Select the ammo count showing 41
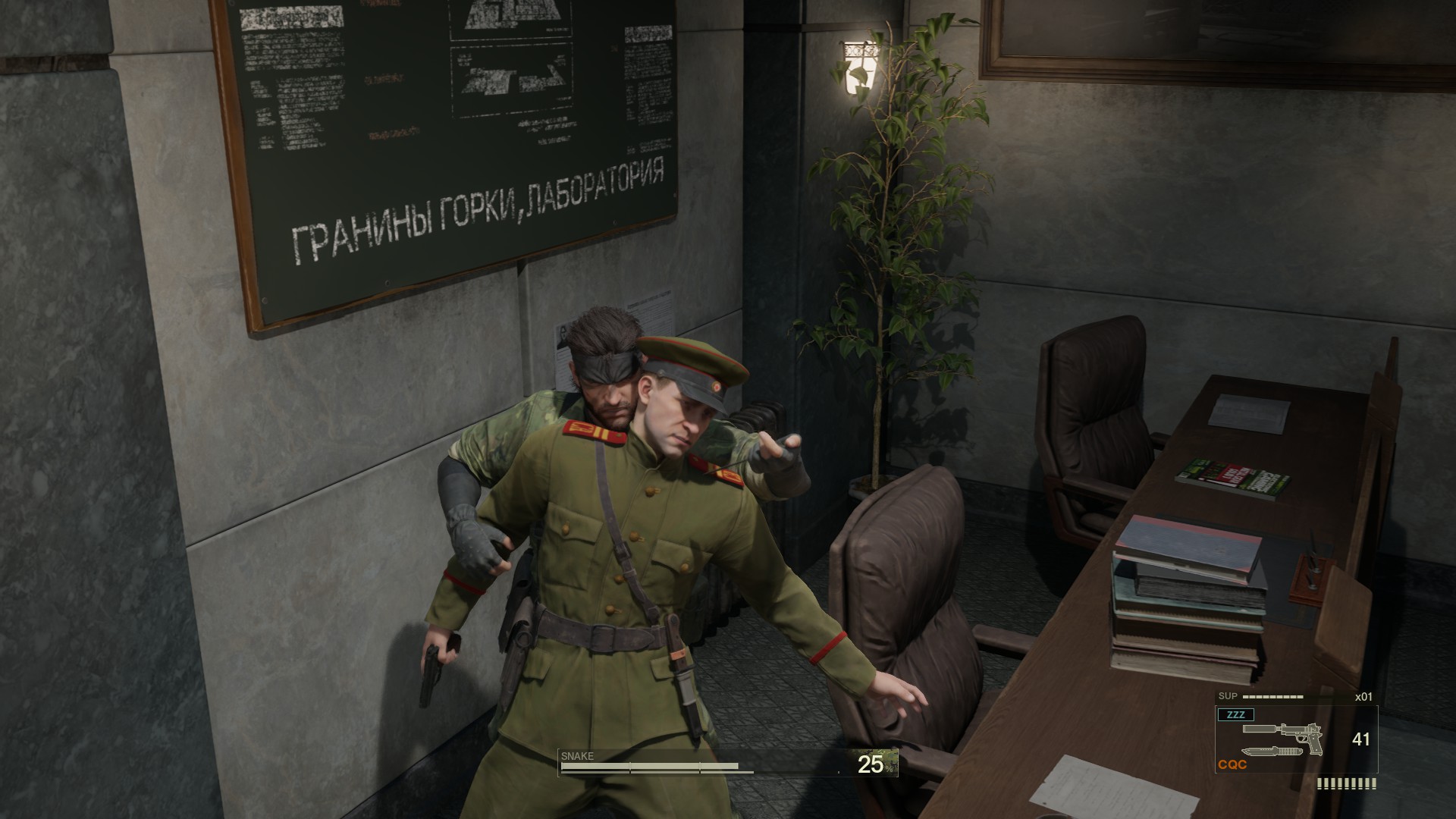Screen dimensions: 1456x819 pos(1360,739)
